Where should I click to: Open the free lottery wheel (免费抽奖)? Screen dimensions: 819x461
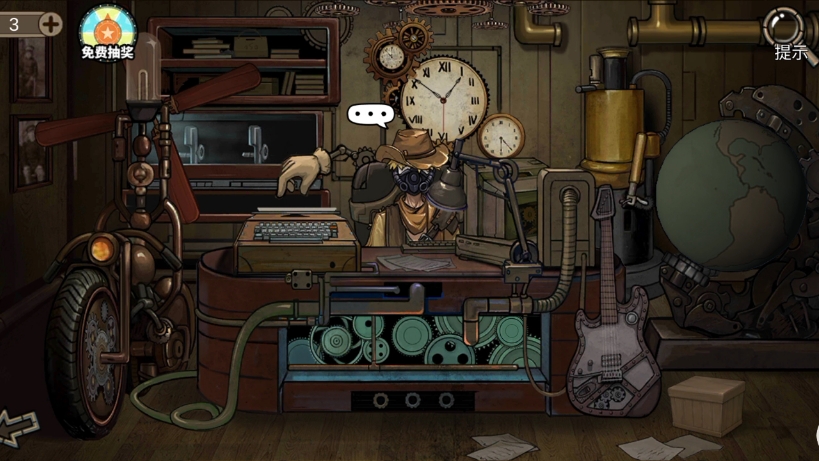[x=107, y=31]
